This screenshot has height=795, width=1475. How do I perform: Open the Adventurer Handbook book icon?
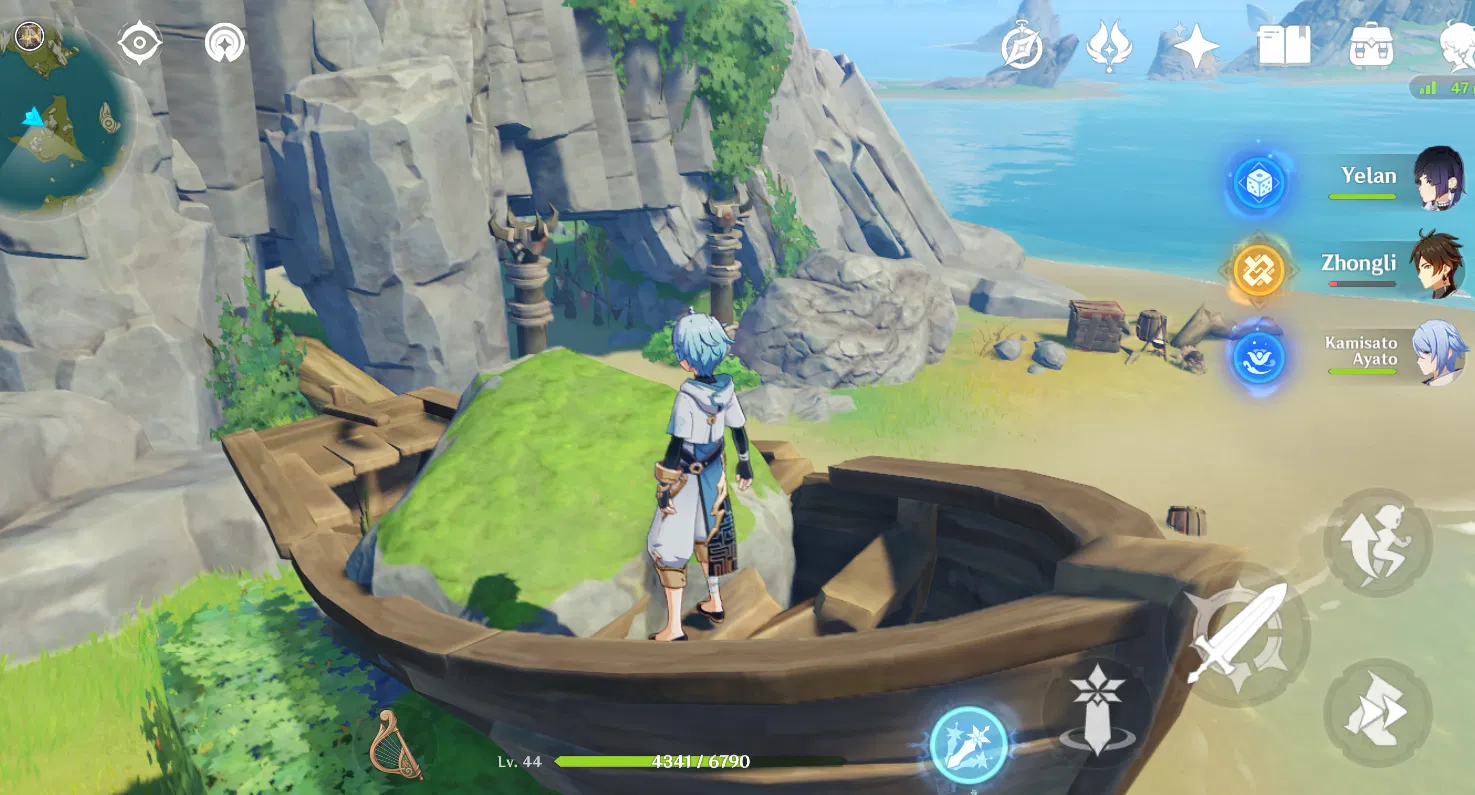pyautogui.click(x=1283, y=44)
